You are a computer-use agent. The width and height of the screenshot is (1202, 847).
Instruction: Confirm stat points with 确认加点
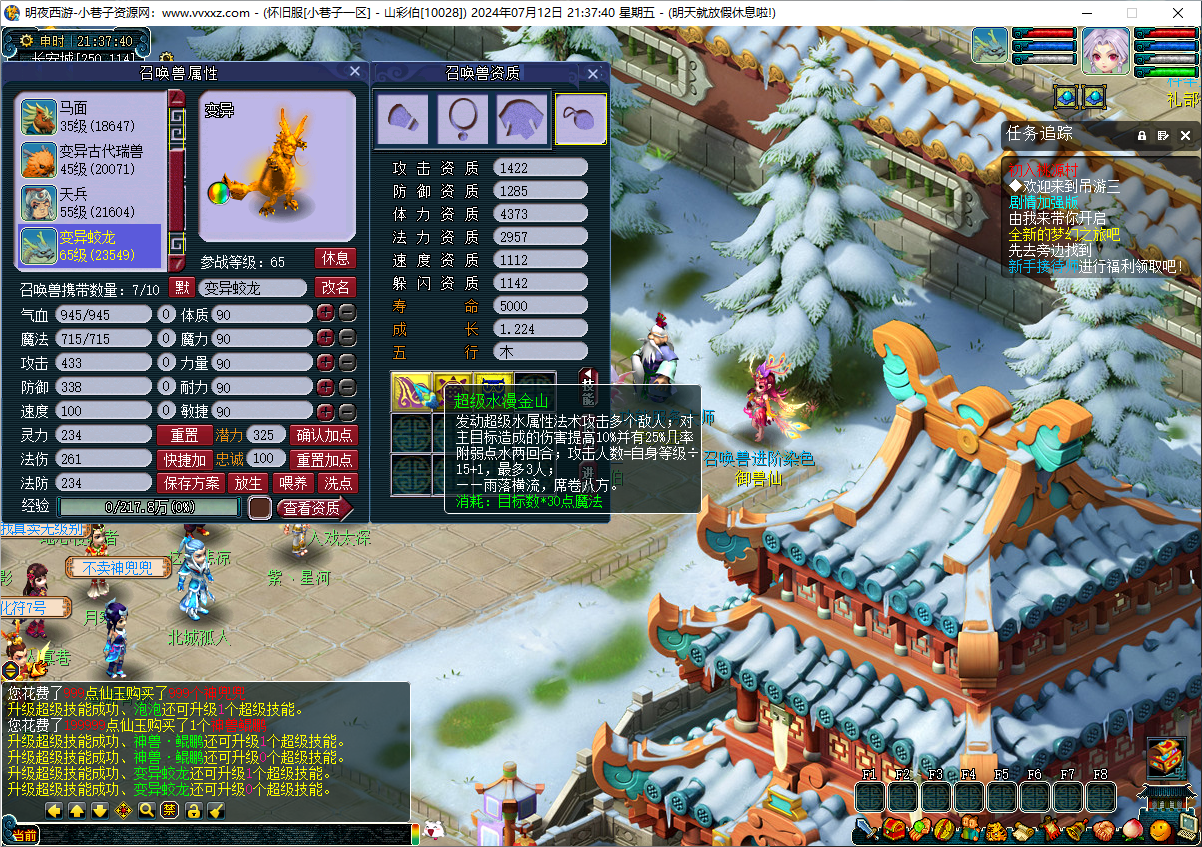coord(324,435)
